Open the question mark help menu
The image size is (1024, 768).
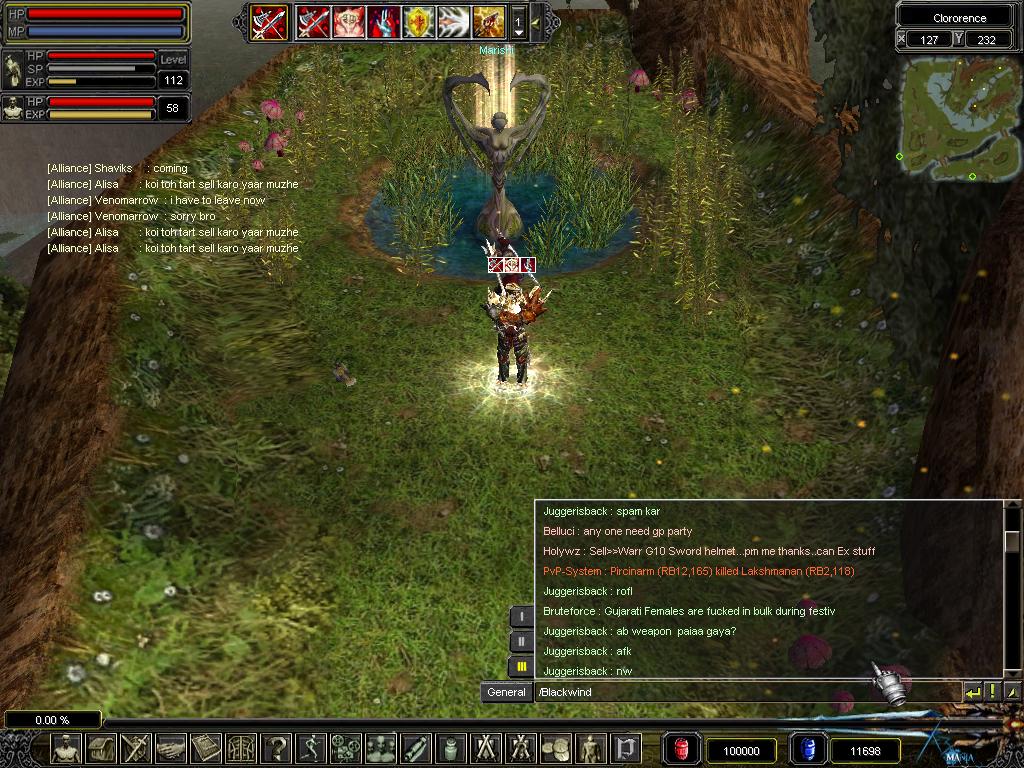click(x=276, y=749)
